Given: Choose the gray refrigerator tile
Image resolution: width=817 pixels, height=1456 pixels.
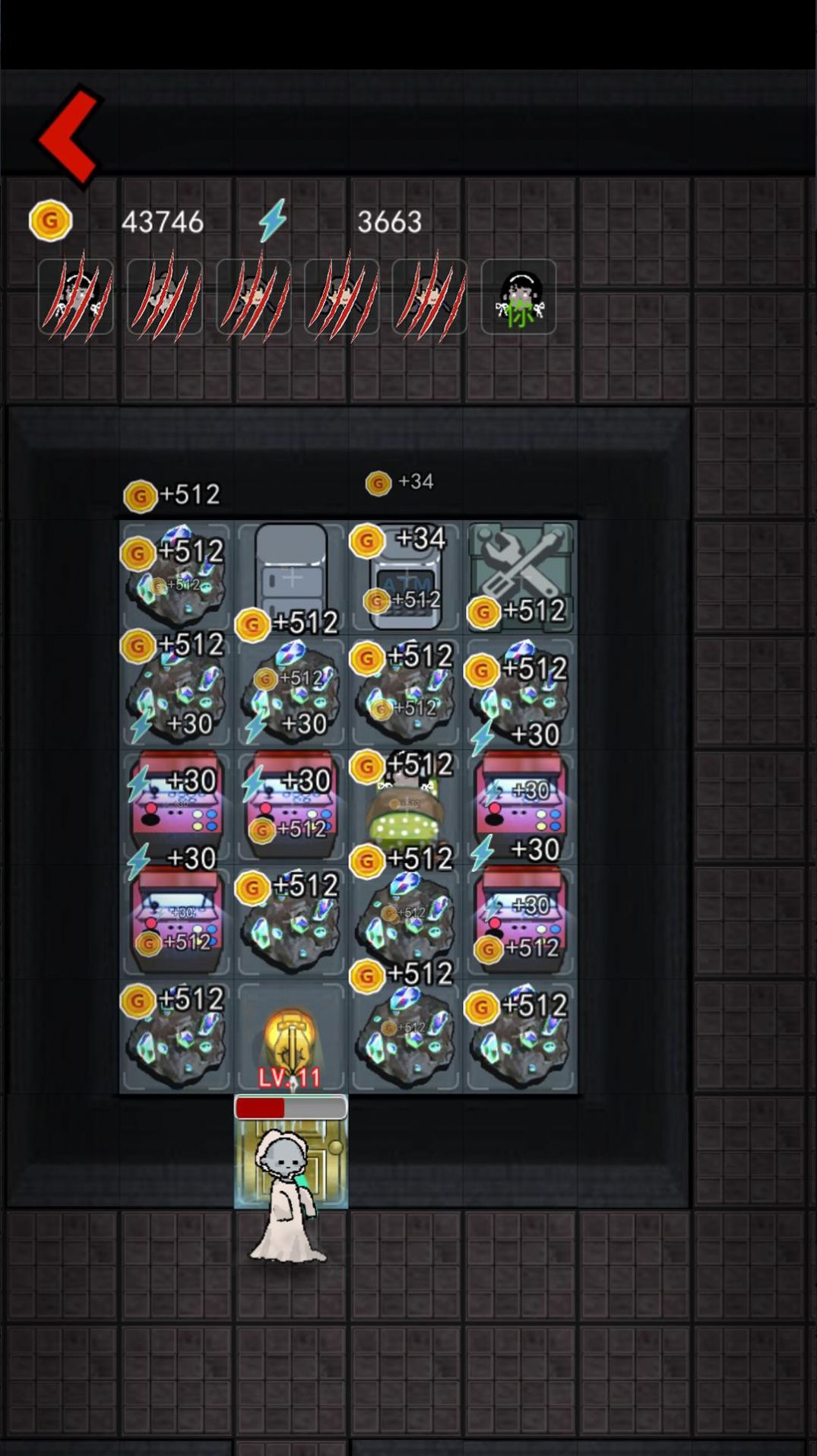Looking at the screenshot, I should tap(291, 572).
